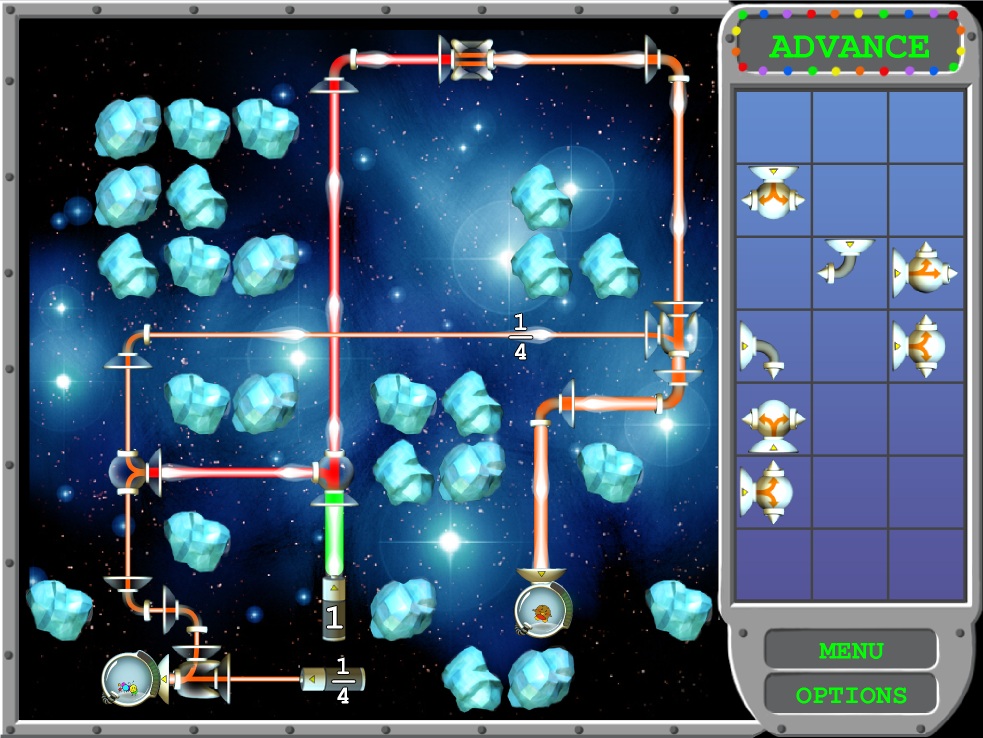The height and width of the screenshot is (738, 983).
Task: Choose the splitter with up and right outputs
Action: (x=924, y=270)
